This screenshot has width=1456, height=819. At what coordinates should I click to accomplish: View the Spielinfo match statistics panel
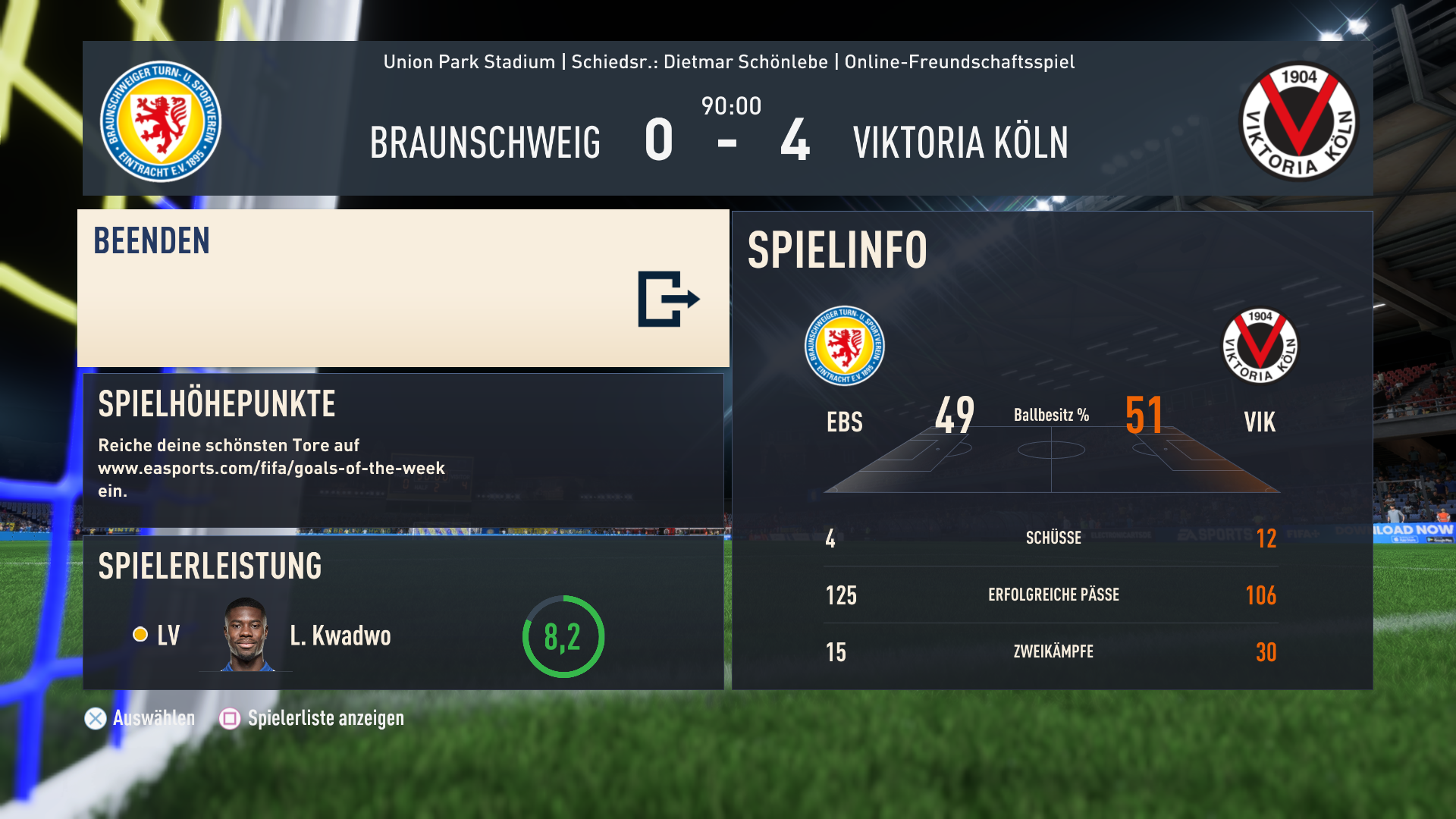coord(1052,450)
